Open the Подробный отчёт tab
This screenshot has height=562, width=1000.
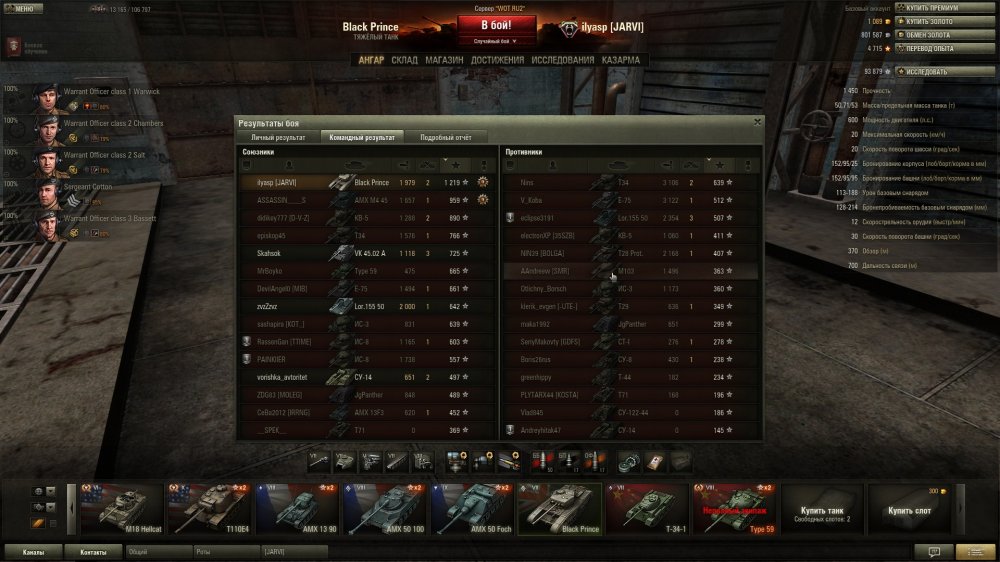[445, 137]
